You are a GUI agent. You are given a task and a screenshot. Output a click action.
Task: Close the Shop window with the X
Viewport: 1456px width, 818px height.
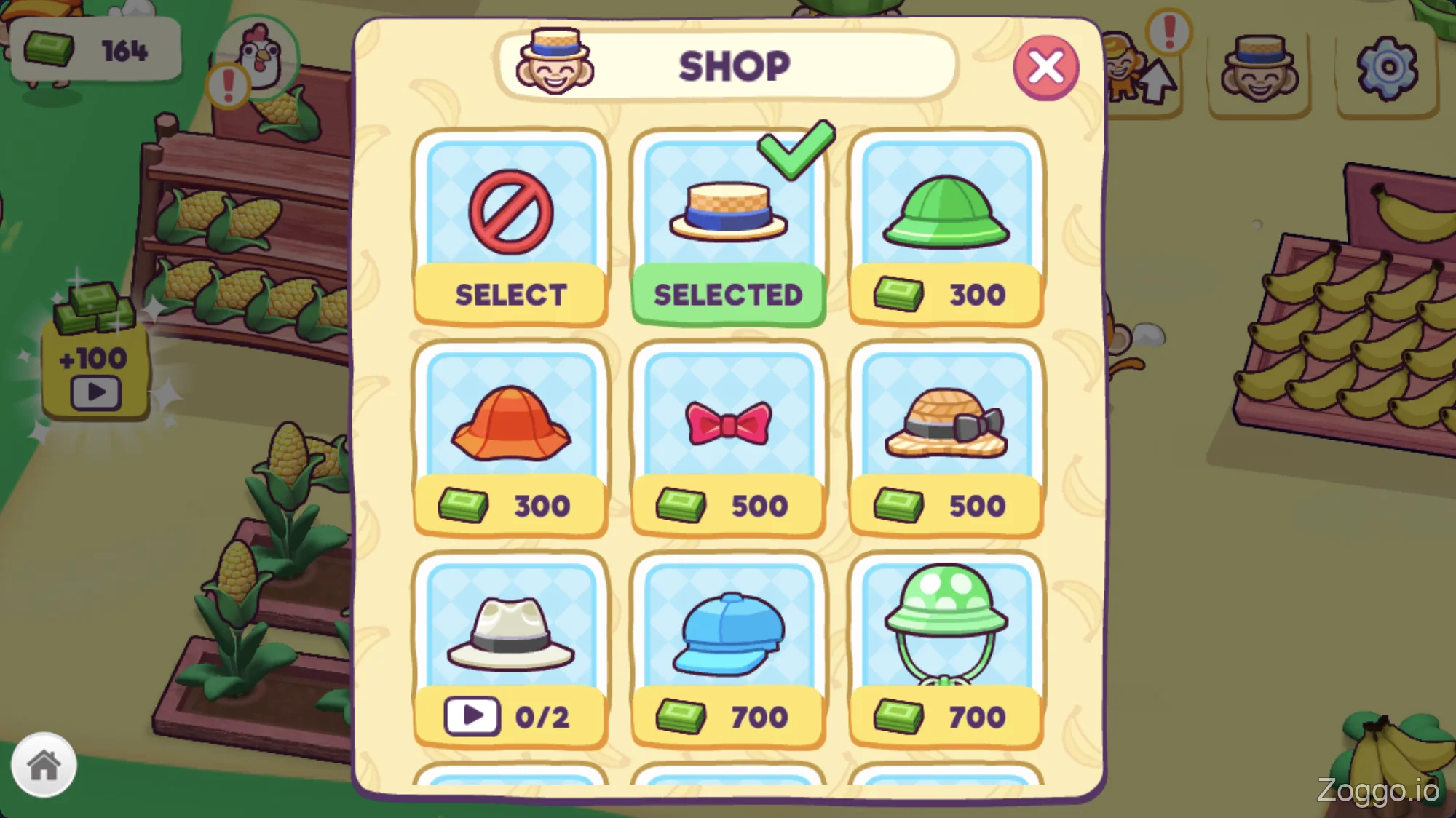pos(1046,66)
